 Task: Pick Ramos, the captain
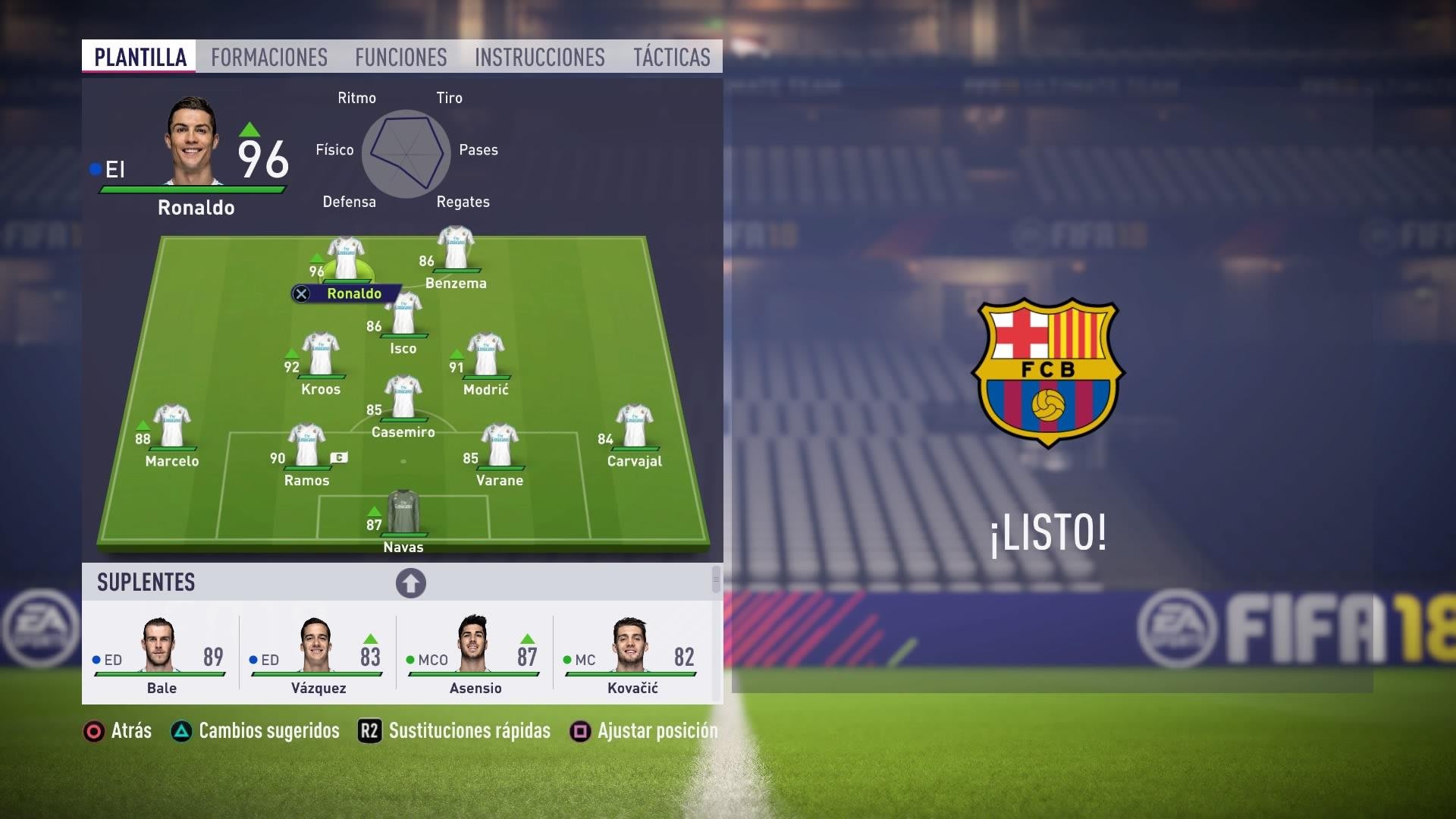pos(307,449)
